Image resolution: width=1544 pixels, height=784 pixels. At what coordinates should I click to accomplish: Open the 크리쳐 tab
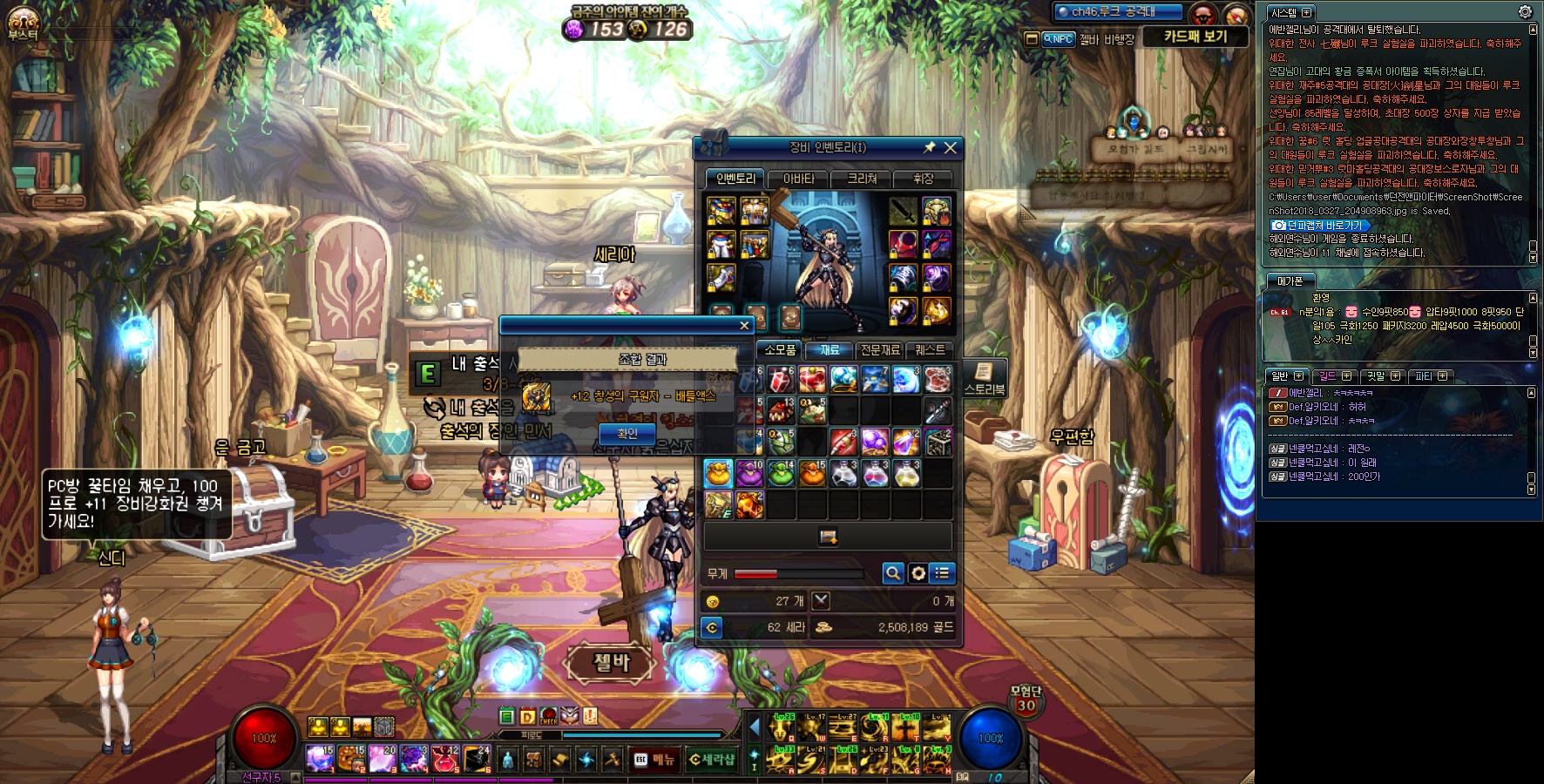coord(862,179)
